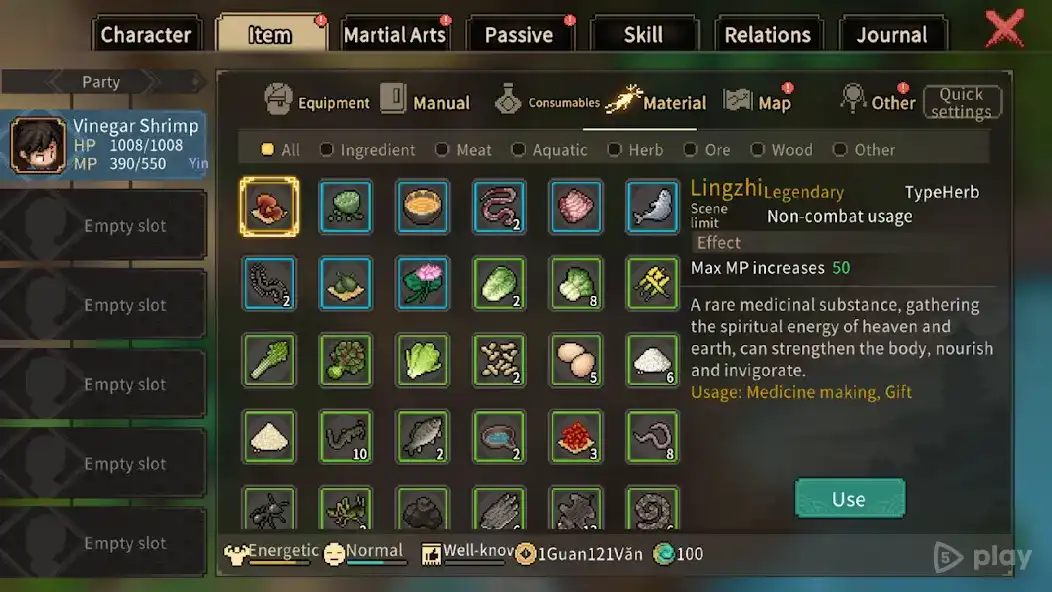Go to the Skill tab
Image resolution: width=1052 pixels, height=592 pixels.
(642, 35)
